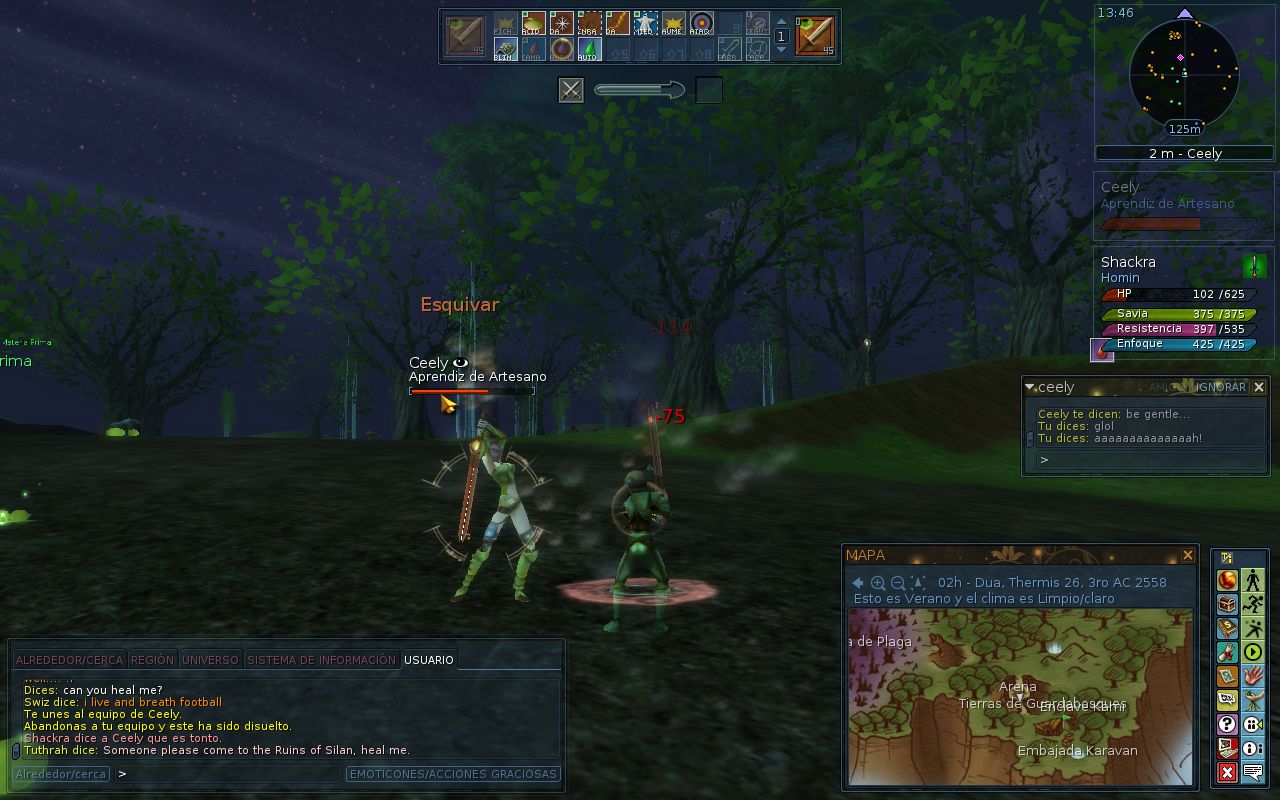Switch to the next action bar page
This screenshot has width=1280, height=800.
click(x=782, y=47)
